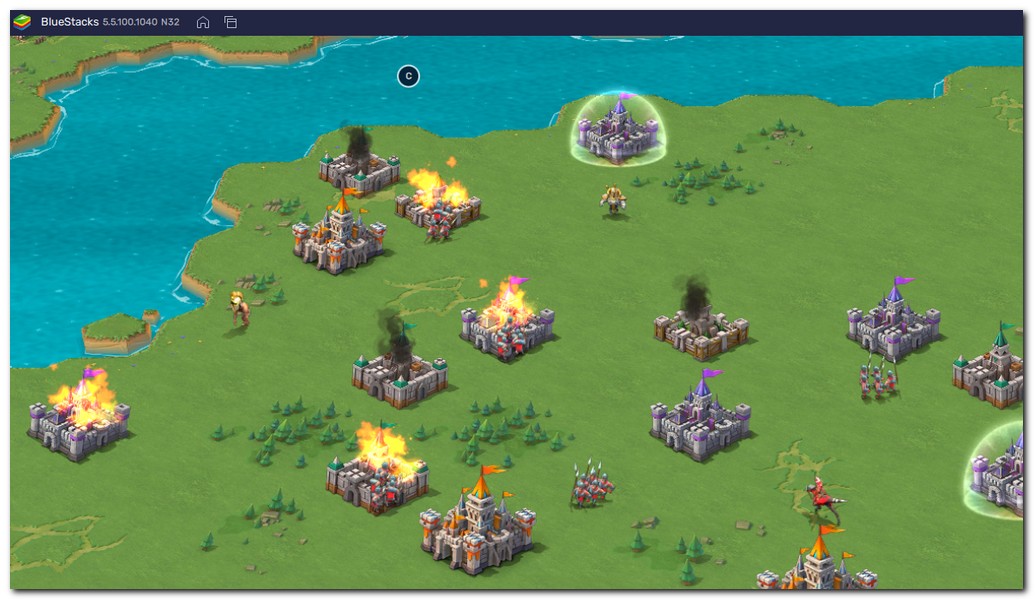The height and width of the screenshot is (600, 1035).
Task: Go to the BlueStacks home screen
Action: click(203, 22)
